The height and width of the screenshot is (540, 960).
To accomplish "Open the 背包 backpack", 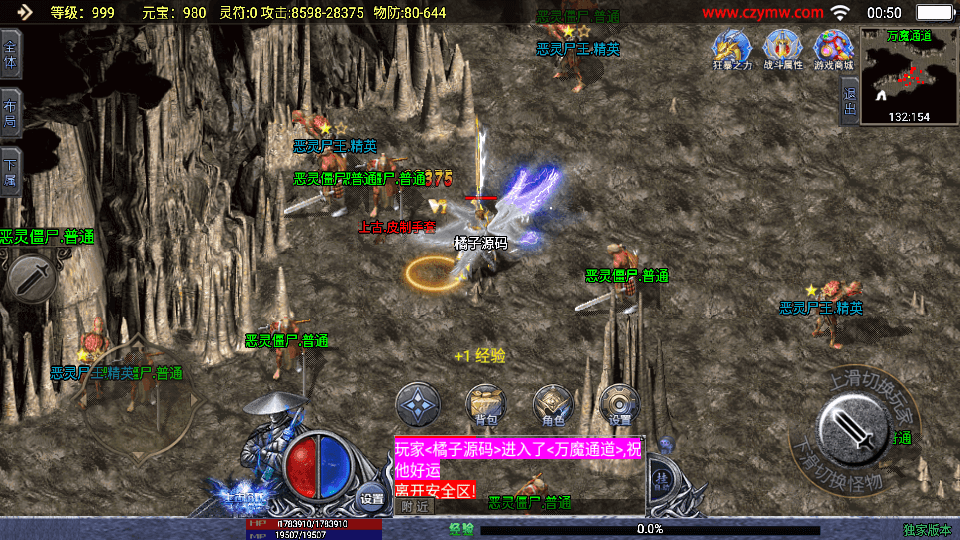I will pyautogui.click(x=486, y=405).
